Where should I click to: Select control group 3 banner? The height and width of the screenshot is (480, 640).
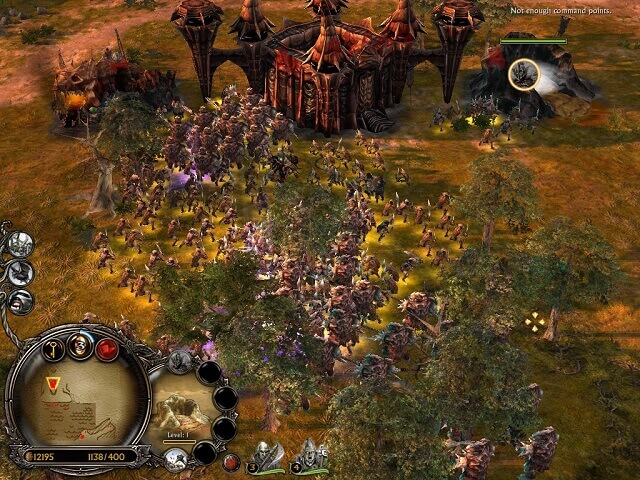click(x=267, y=456)
